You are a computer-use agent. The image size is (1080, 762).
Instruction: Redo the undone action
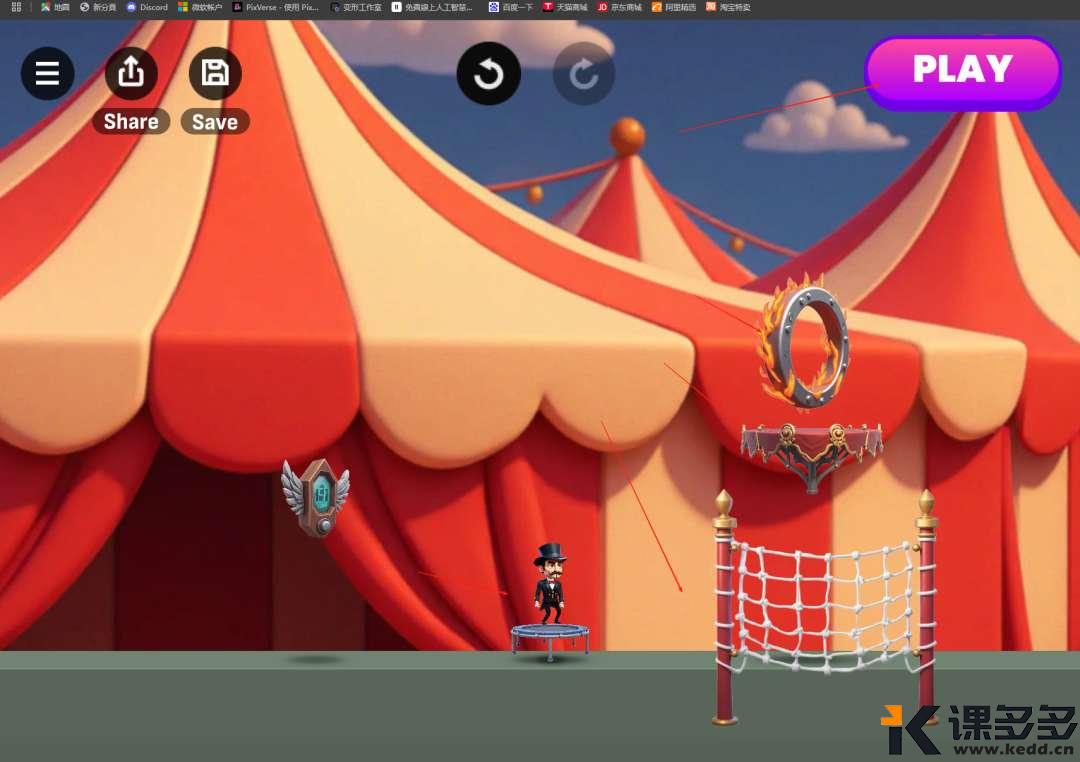[584, 73]
